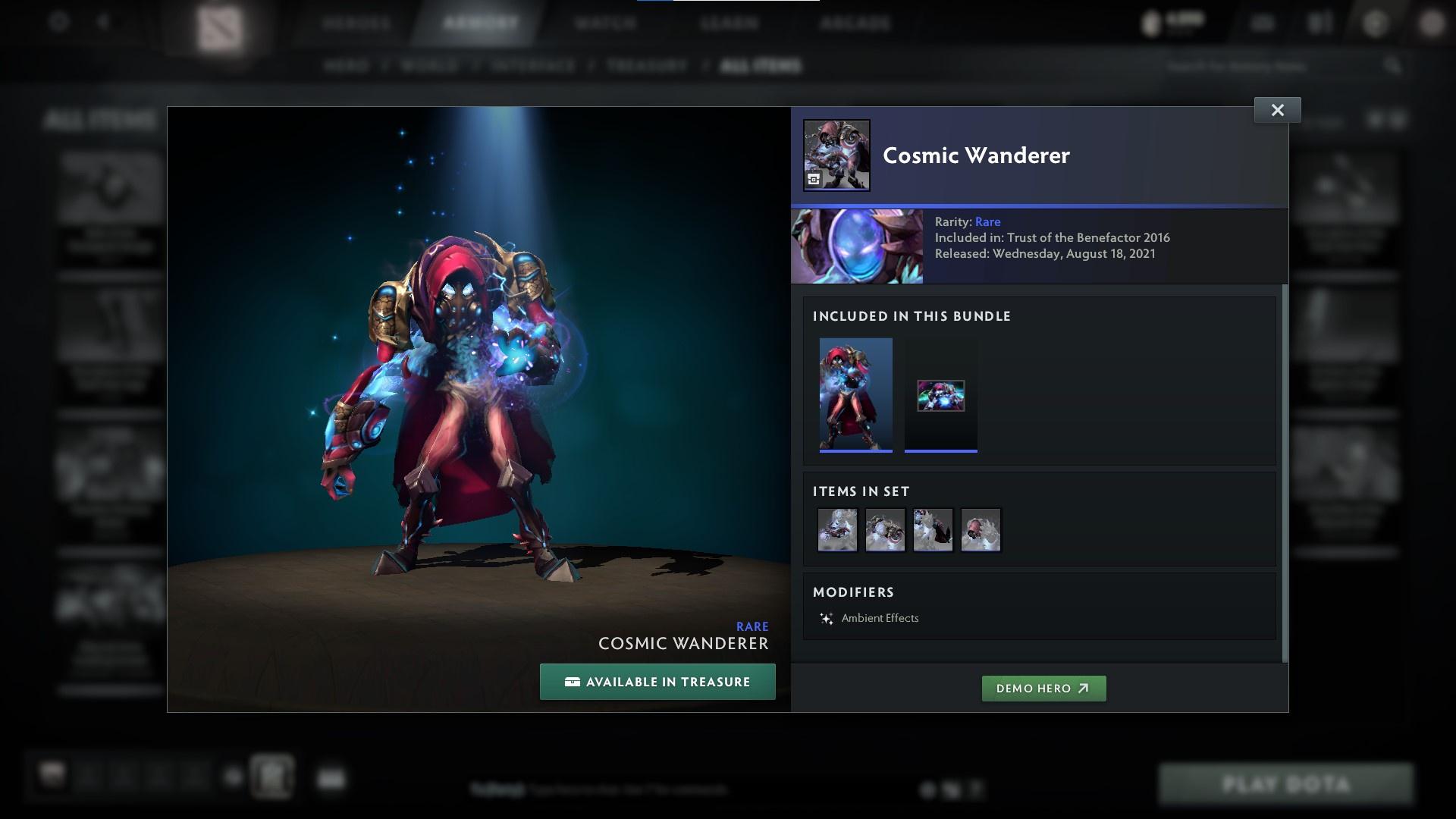Viewport: 1456px width, 819px height.
Task: Select the loading screen thumbnail in the bundle
Action: 940,395
